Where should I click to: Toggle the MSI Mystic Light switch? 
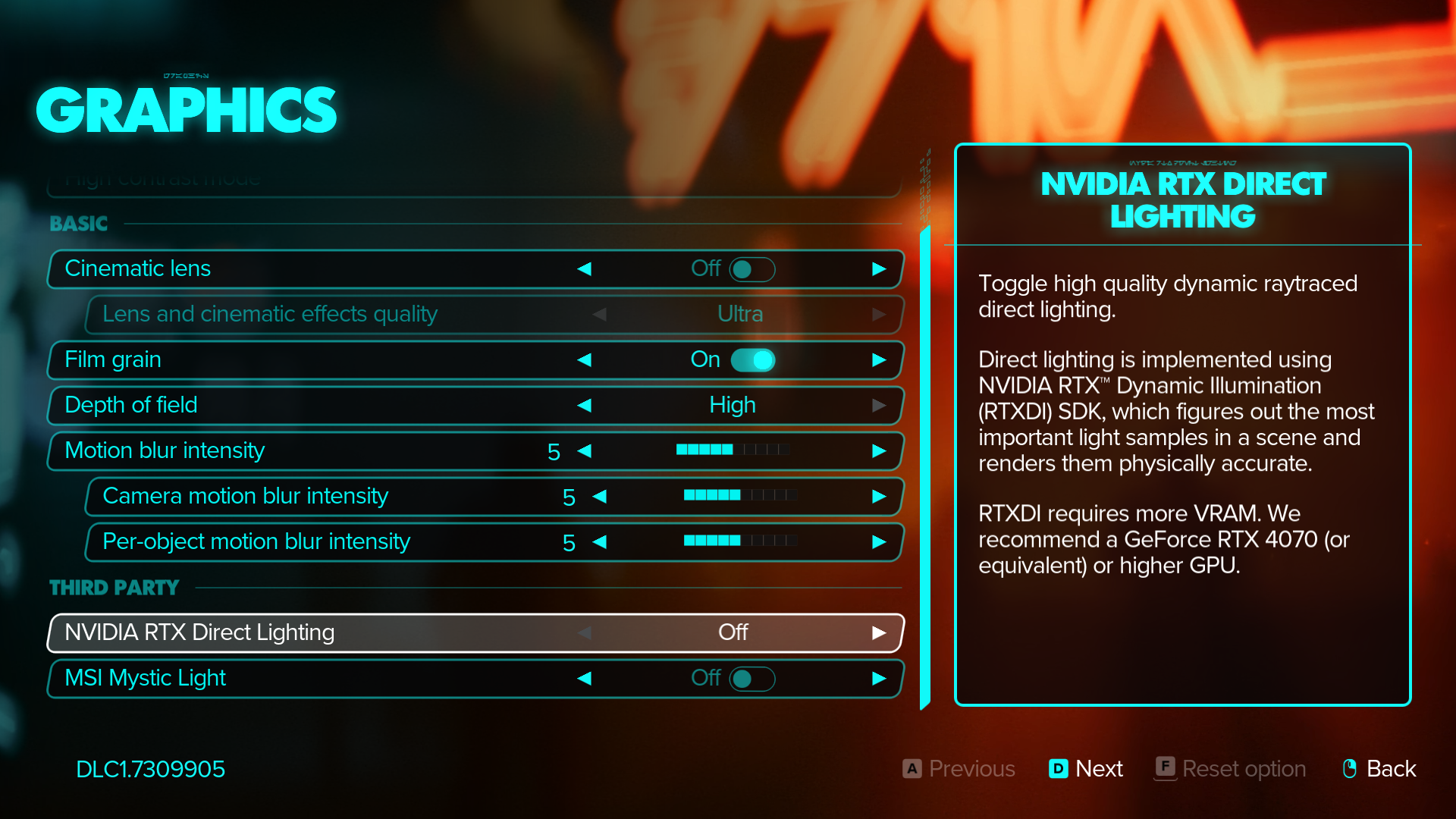coord(752,679)
